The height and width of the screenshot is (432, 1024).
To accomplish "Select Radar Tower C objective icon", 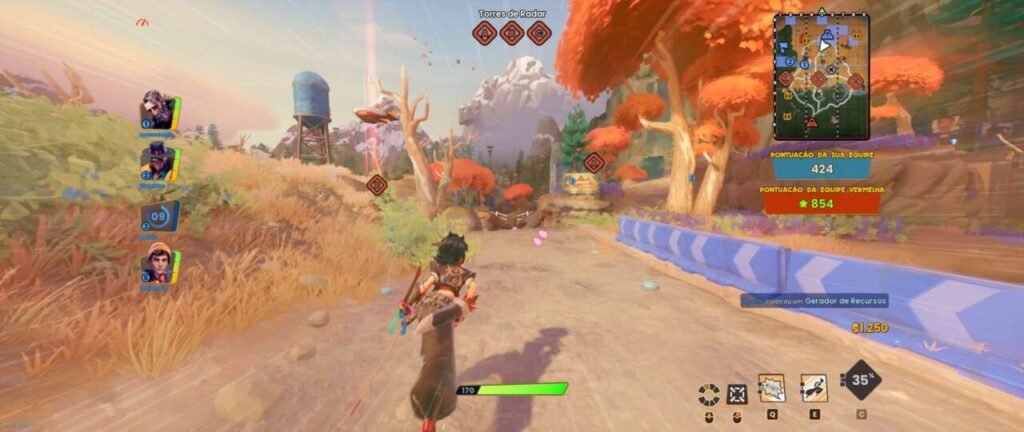I will click(539, 33).
